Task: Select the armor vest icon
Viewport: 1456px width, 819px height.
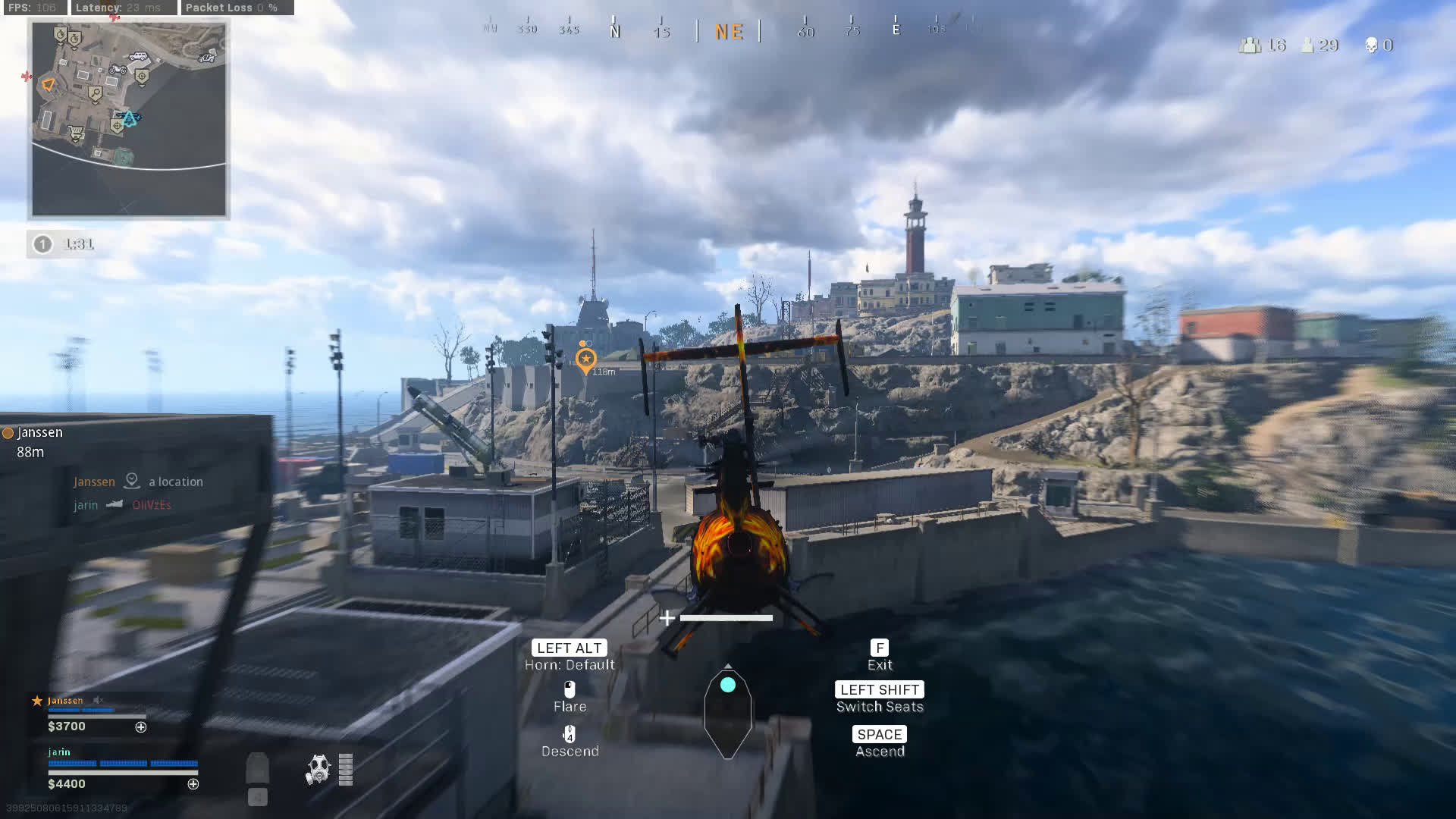Action: [x=258, y=769]
